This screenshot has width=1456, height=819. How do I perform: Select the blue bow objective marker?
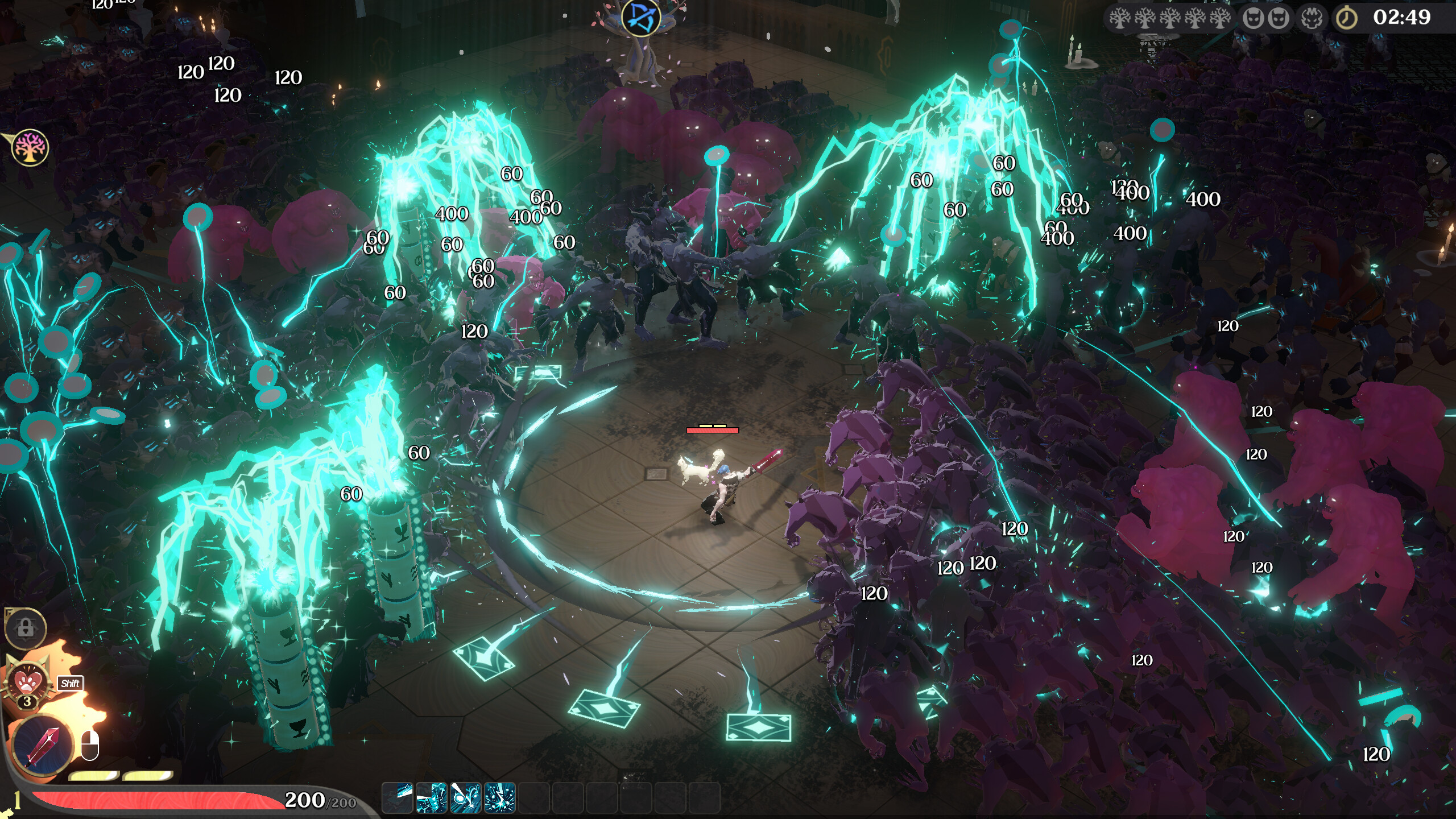(x=641, y=17)
